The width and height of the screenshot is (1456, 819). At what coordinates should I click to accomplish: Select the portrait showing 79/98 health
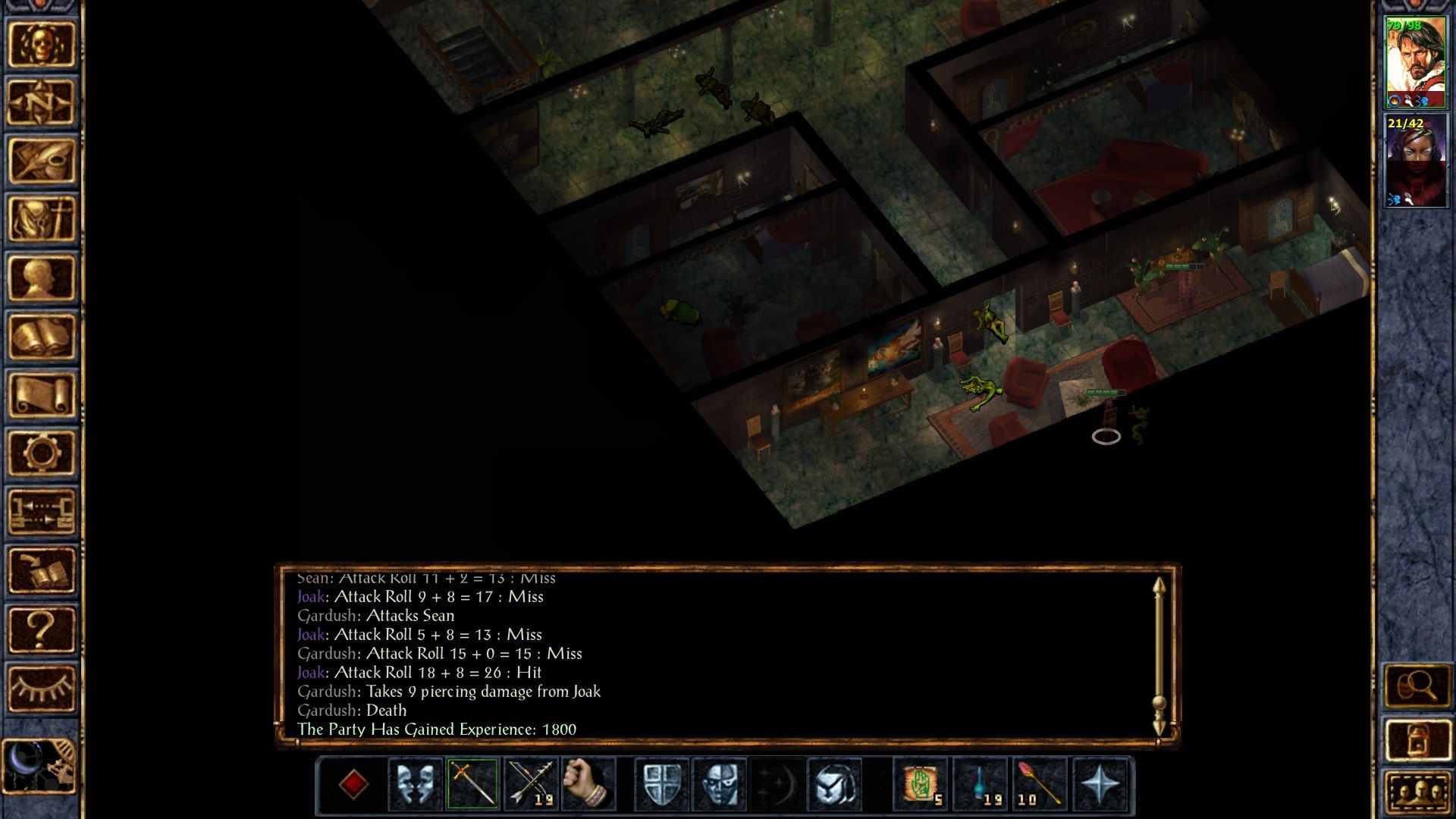point(1417,61)
